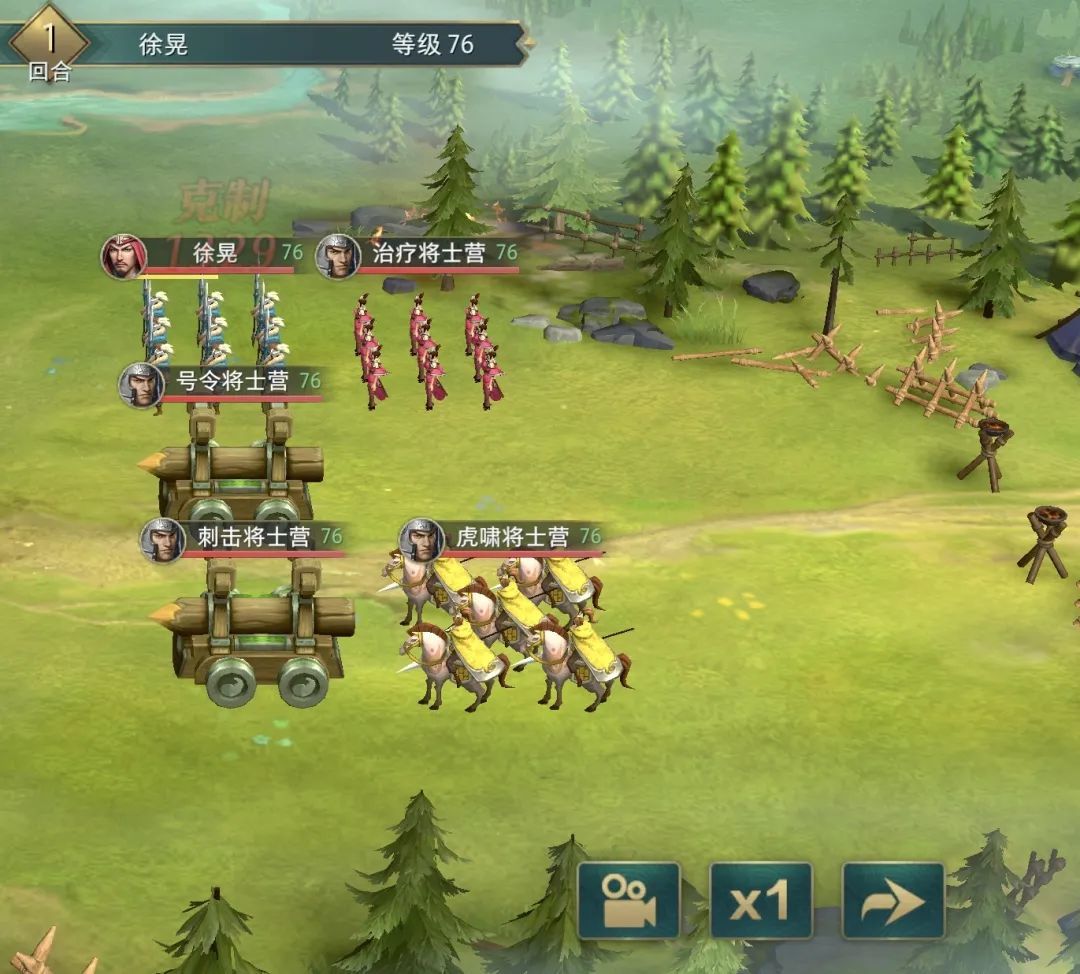Tap the 治疗将士营 unit nameplate
This screenshot has width=1080, height=974.
click(x=429, y=254)
